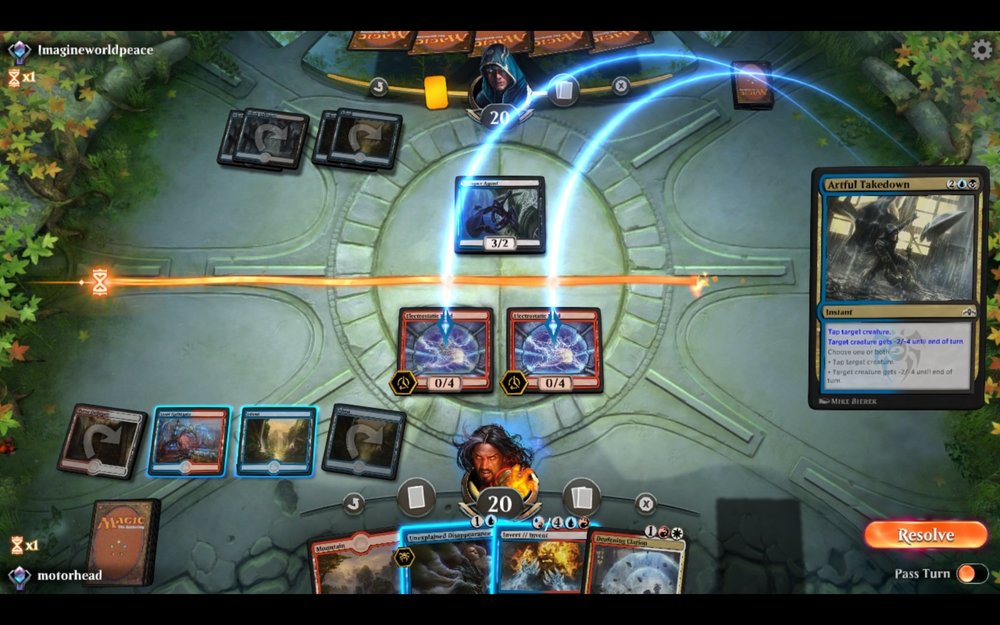Select the Deafening Clarion card in hand
This screenshot has width=1000, height=625.
(635, 563)
